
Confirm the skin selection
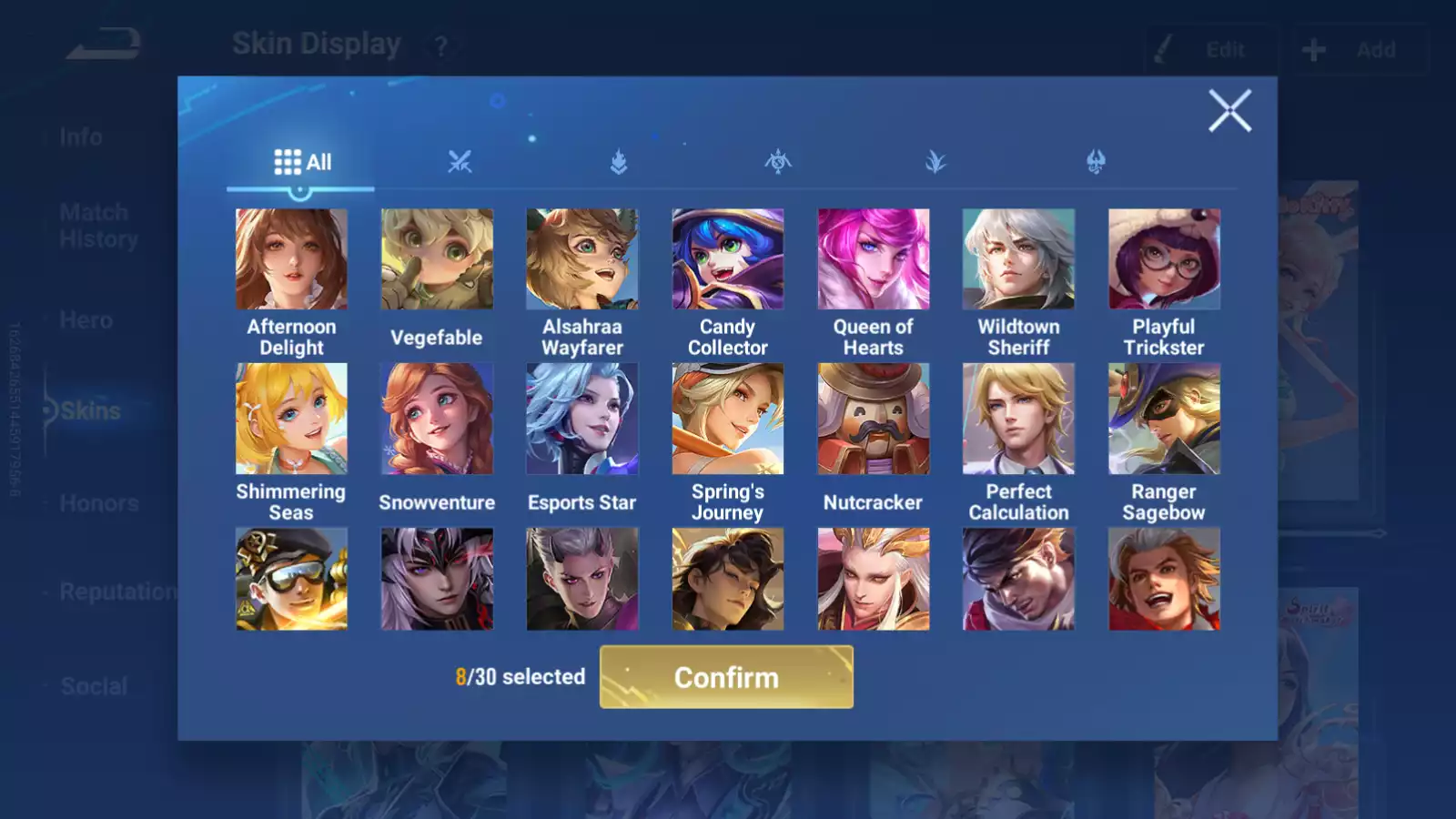tap(726, 677)
